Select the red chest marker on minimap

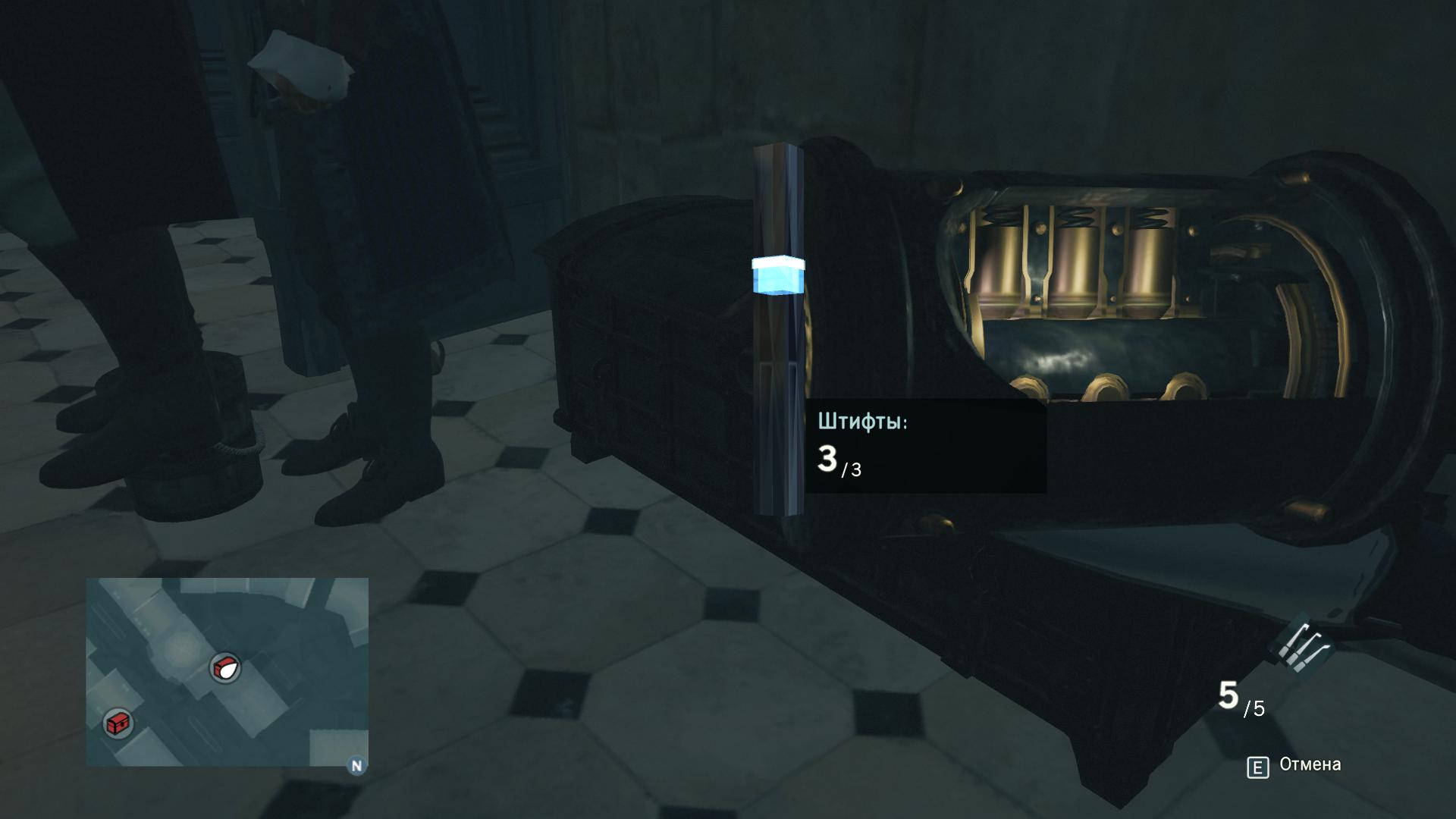click(x=118, y=723)
